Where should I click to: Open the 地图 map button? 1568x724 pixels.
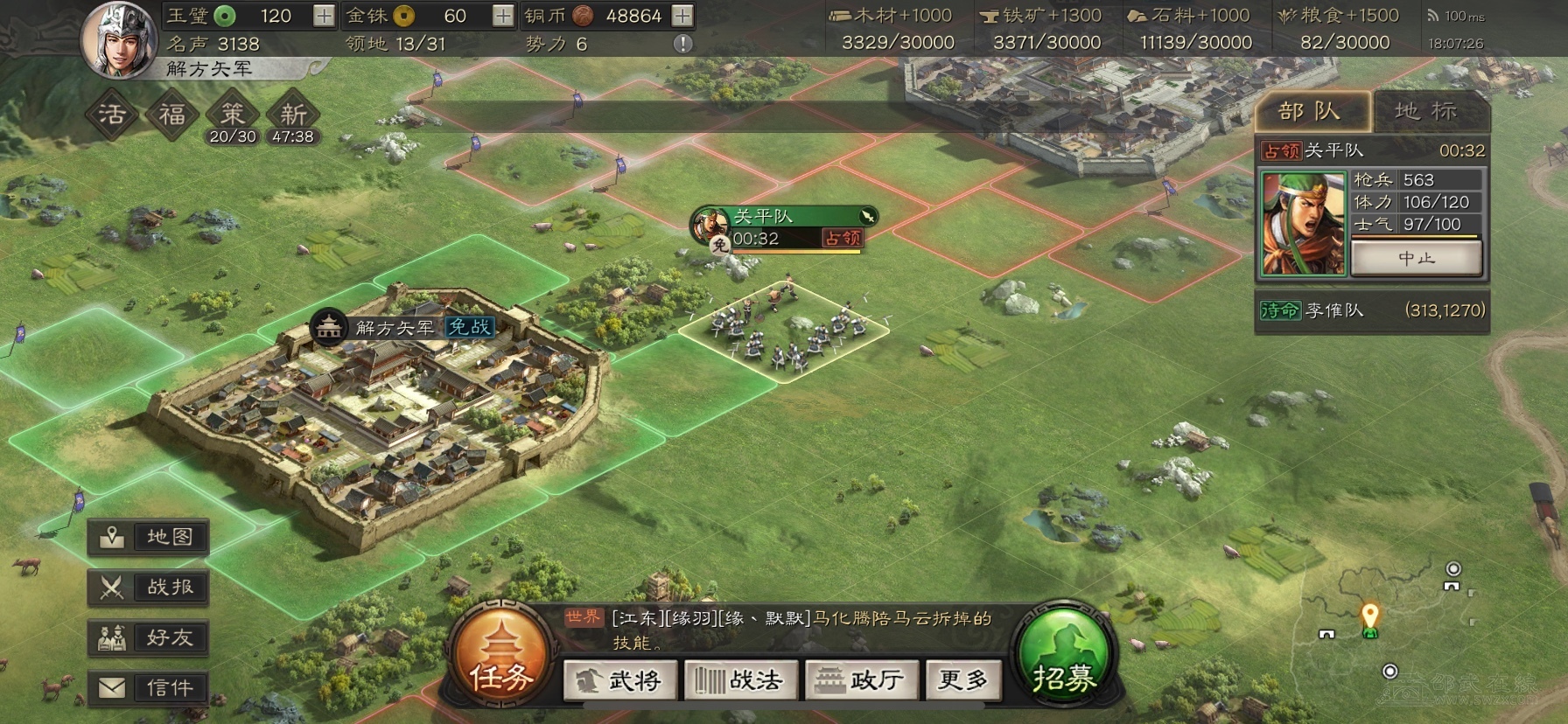click(x=149, y=537)
